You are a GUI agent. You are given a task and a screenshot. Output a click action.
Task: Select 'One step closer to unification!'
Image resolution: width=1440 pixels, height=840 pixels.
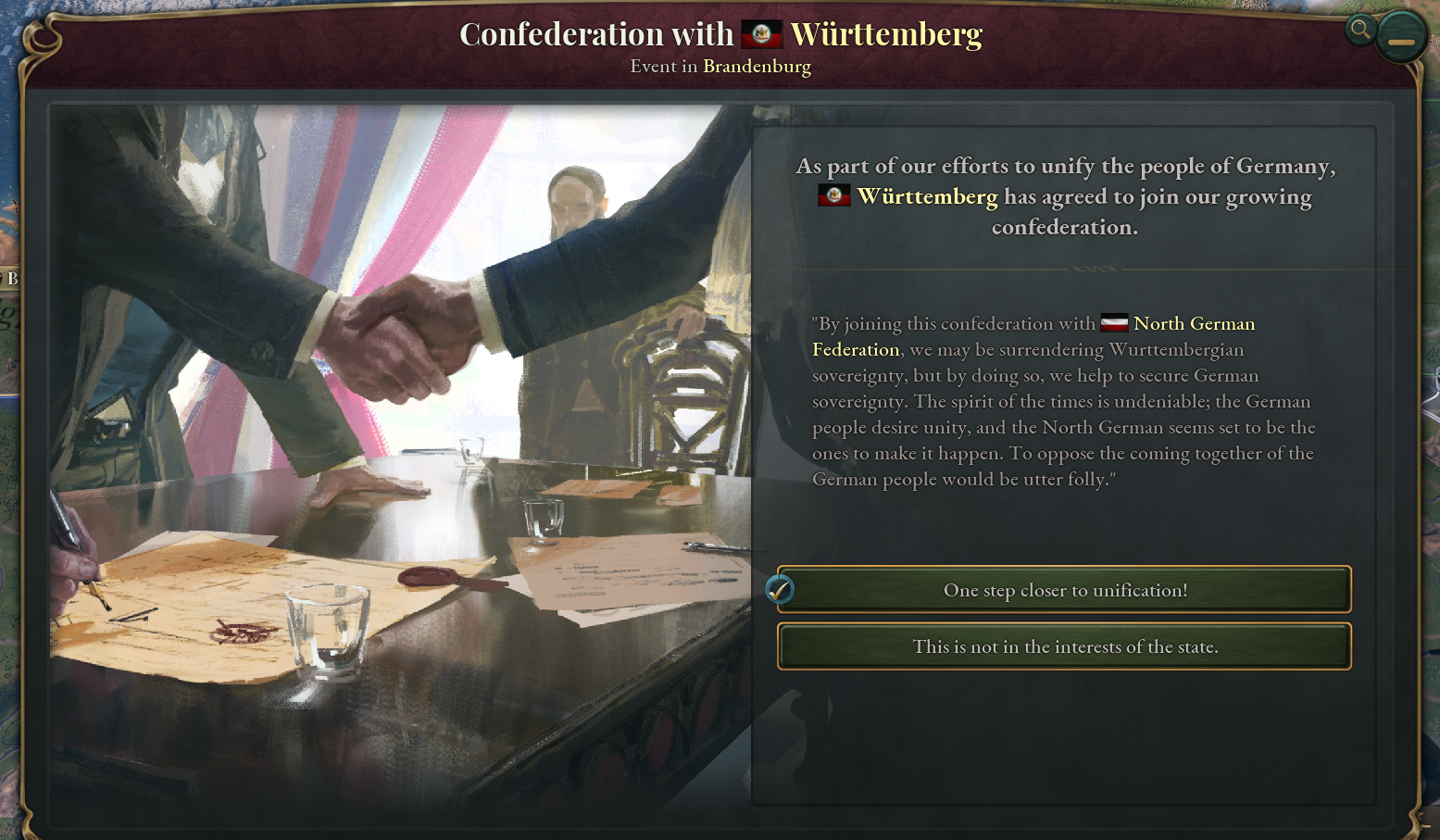click(x=1065, y=590)
